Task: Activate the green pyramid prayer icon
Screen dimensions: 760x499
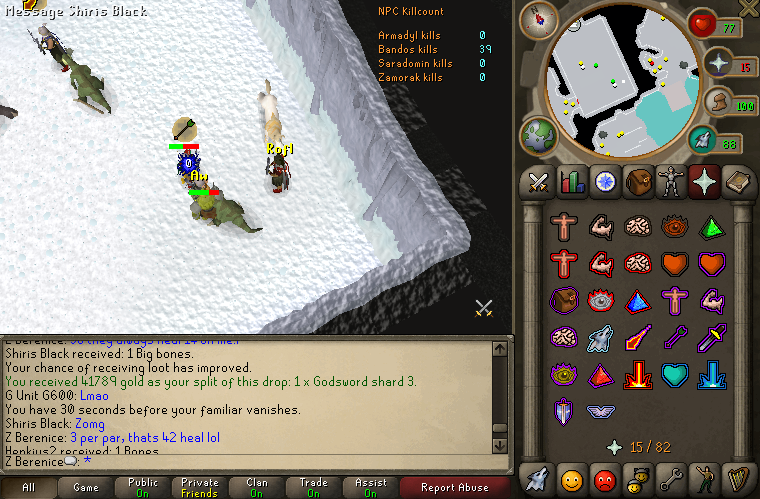Action: click(711, 227)
